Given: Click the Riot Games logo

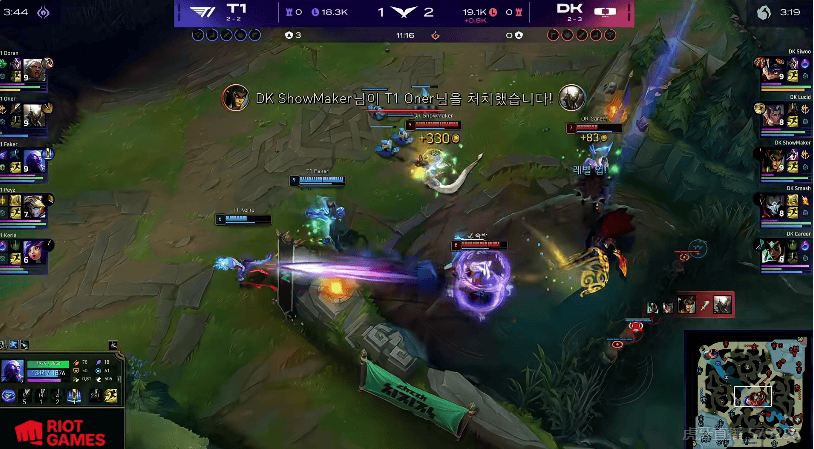Looking at the screenshot, I should (60, 432).
